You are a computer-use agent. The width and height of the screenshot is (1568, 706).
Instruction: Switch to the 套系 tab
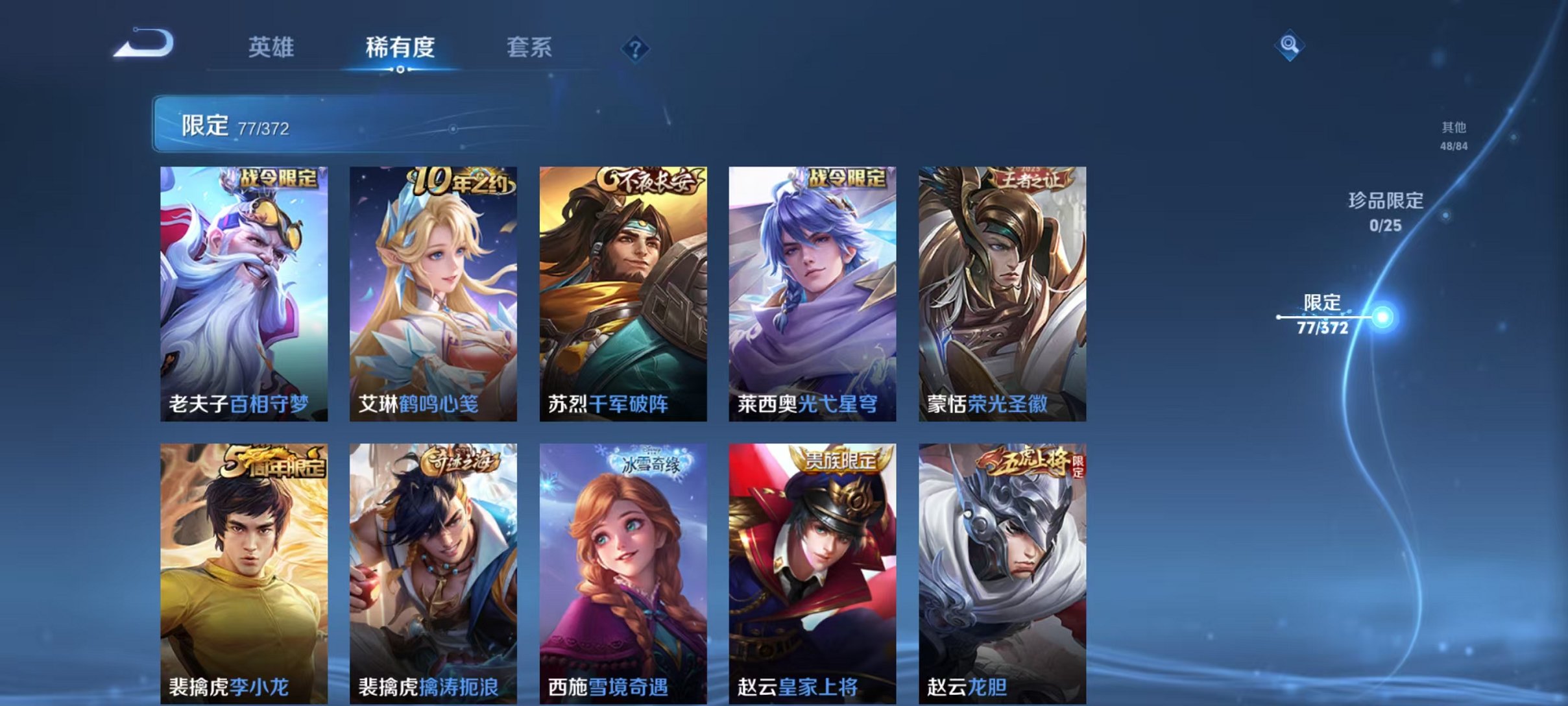529,47
